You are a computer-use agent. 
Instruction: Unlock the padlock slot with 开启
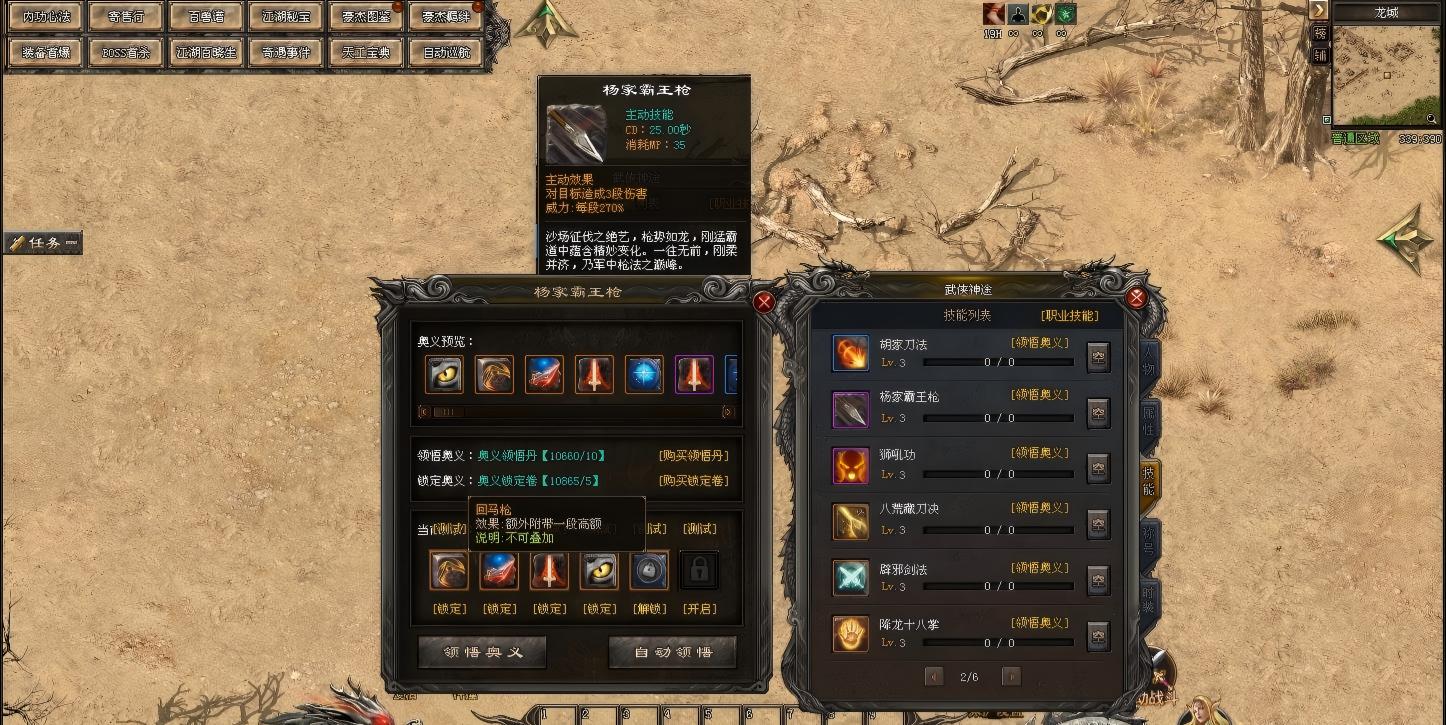pos(699,609)
